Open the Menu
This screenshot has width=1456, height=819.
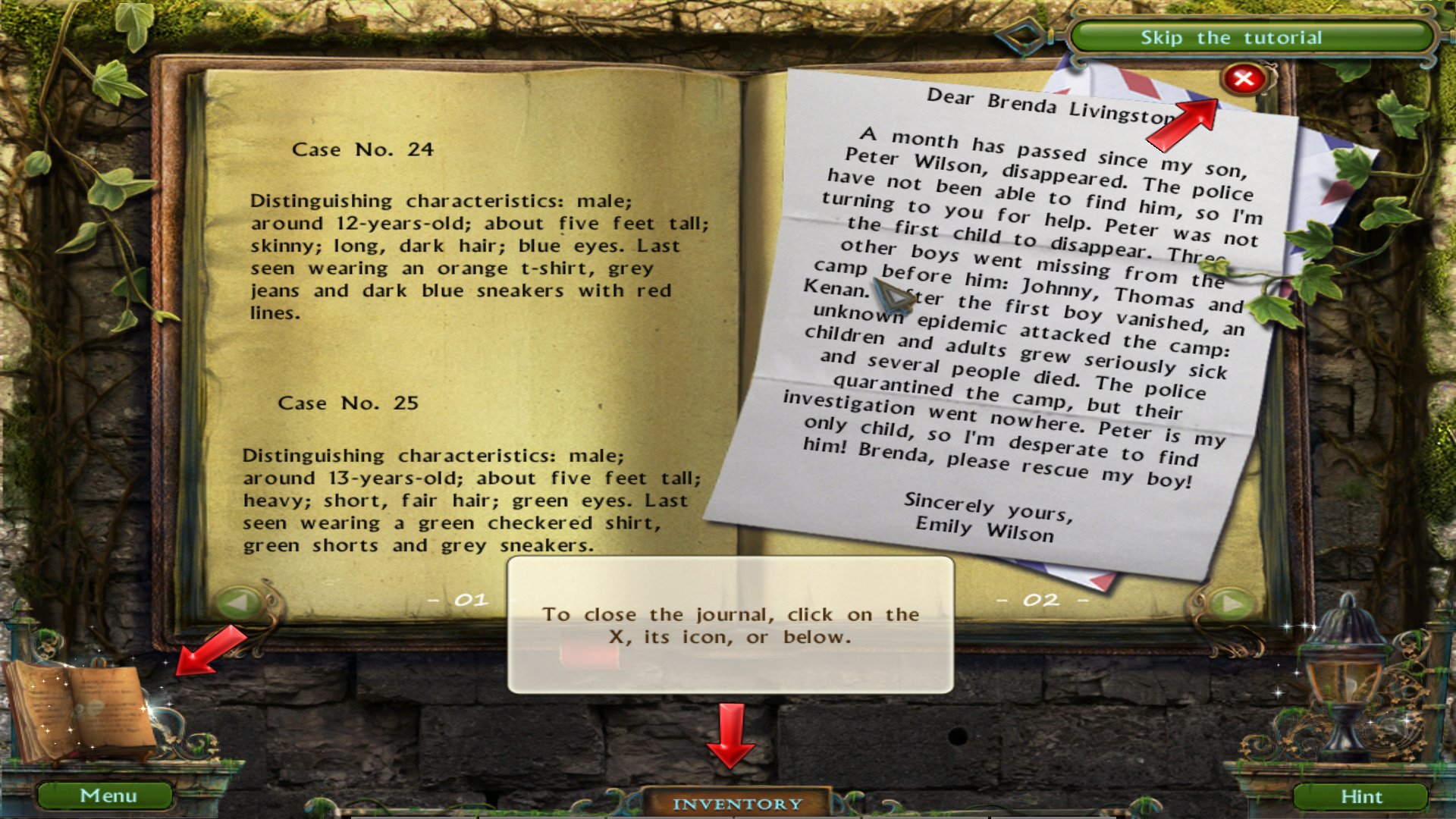pos(107,795)
